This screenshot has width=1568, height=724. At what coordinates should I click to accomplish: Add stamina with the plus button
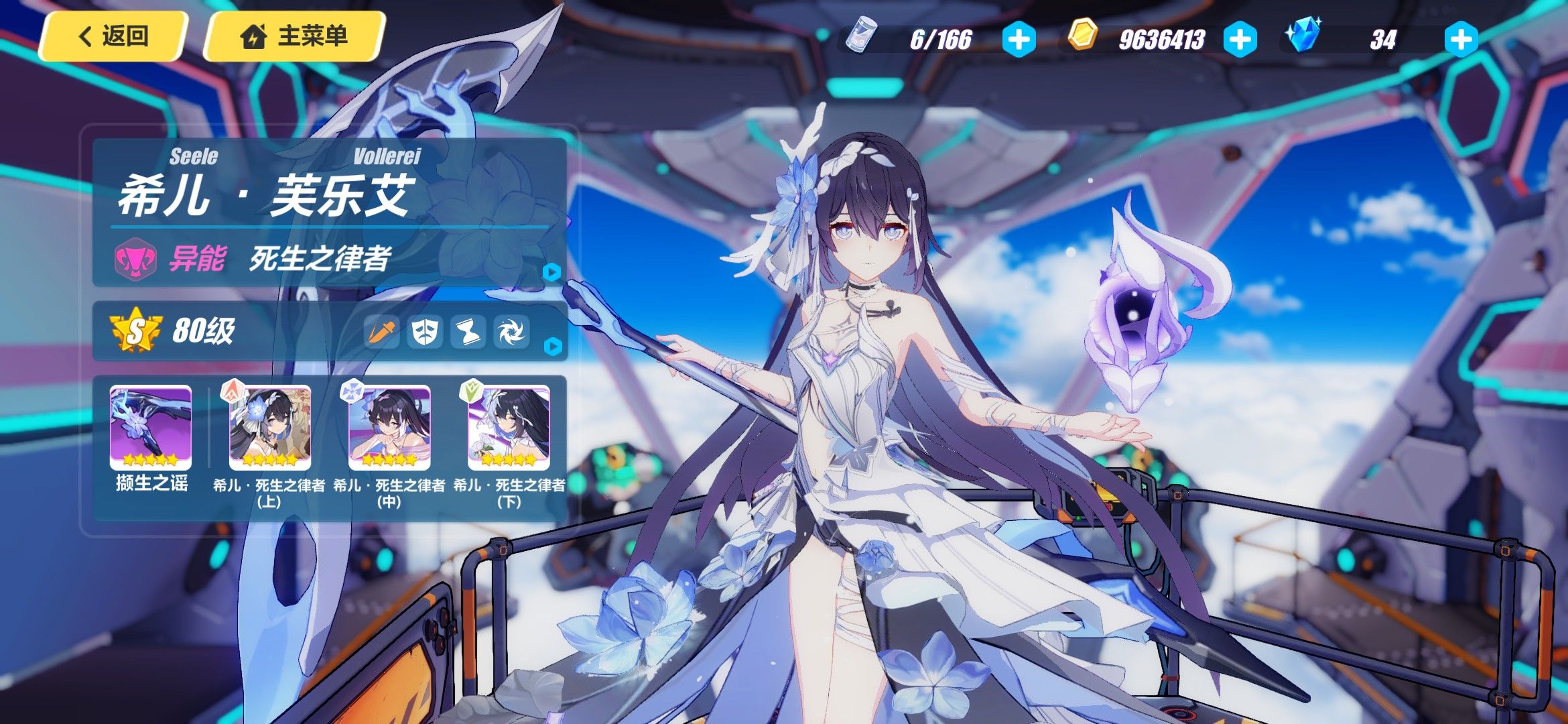1019,40
